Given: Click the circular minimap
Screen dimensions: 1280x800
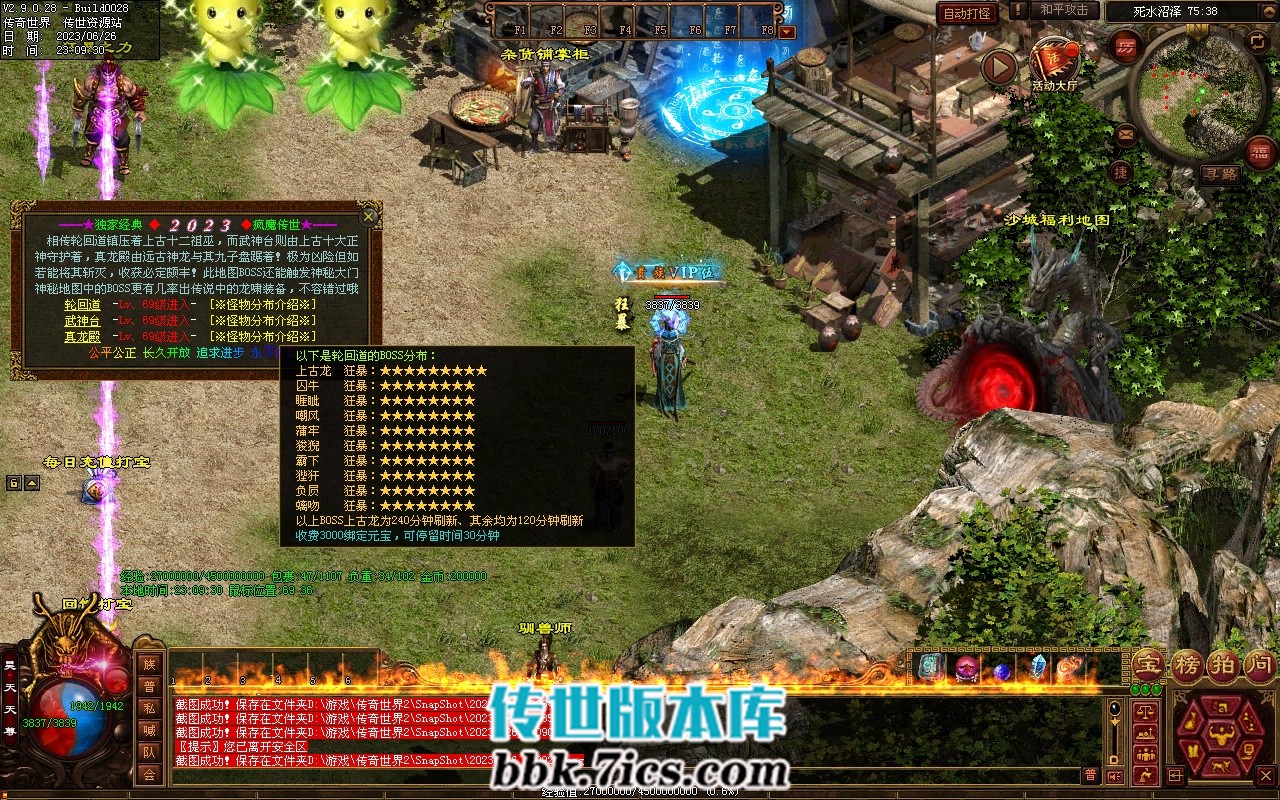Looking at the screenshot, I should (1196, 95).
